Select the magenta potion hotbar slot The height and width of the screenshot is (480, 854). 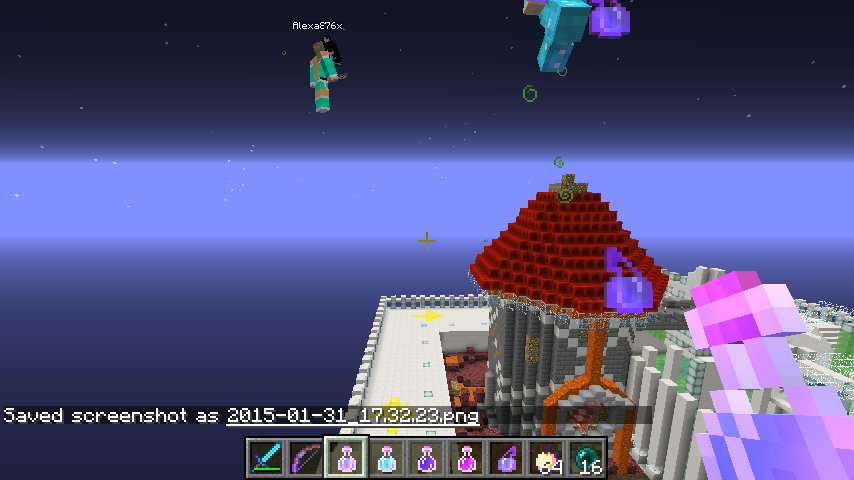pos(466,458)
